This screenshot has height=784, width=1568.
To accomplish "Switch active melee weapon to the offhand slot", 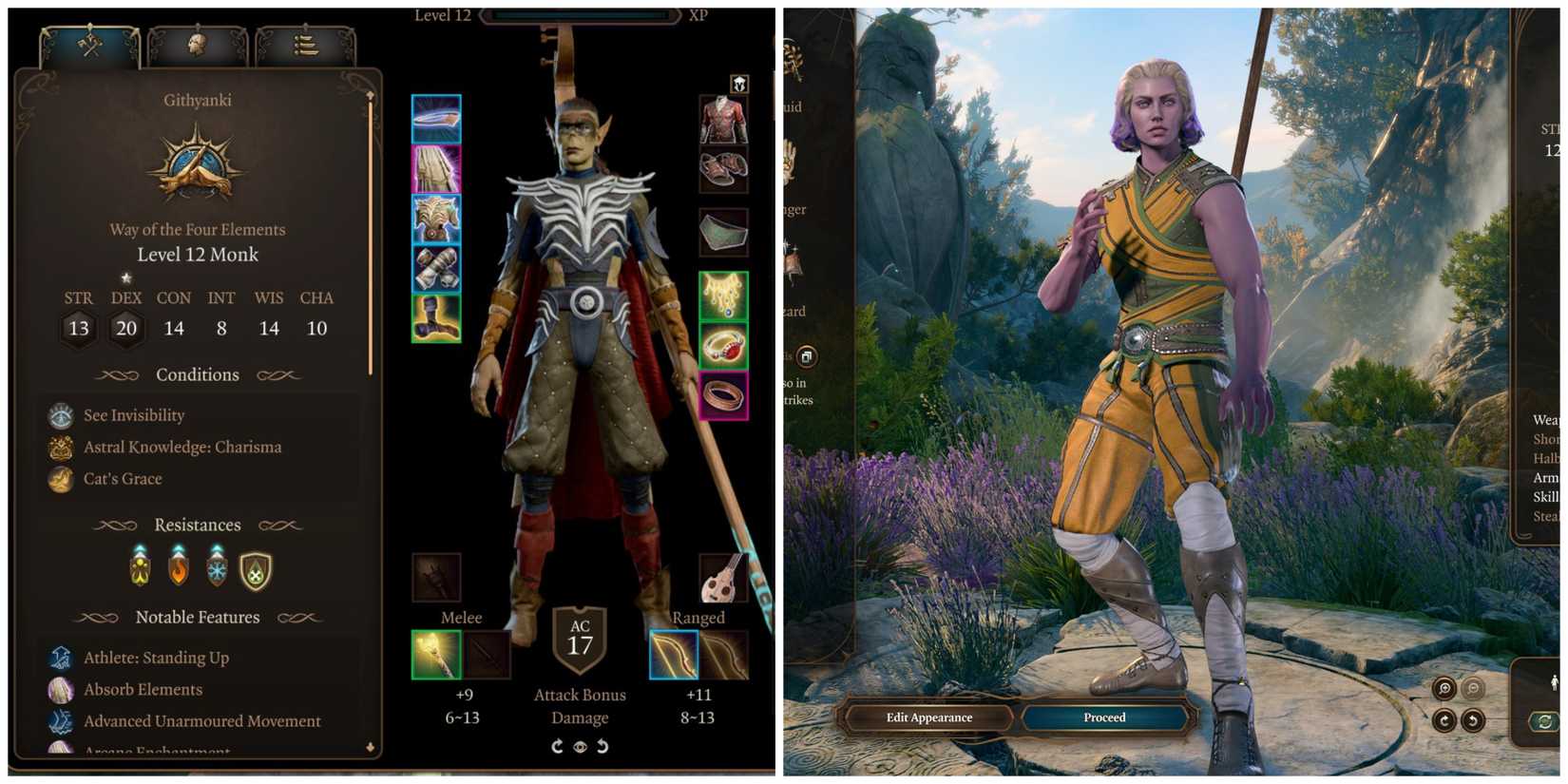I will [488, 656].
